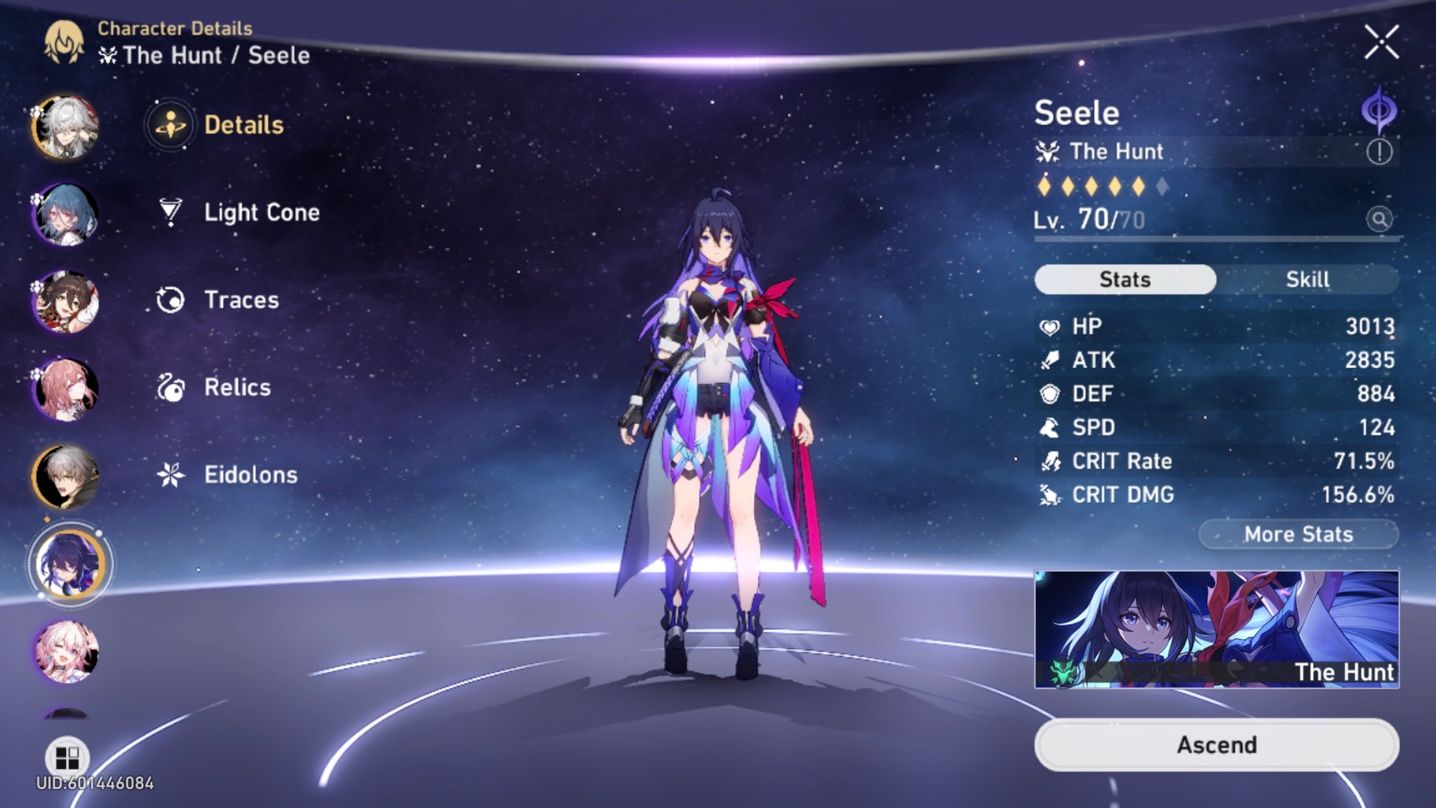The image size is (1436, 808).
Task: Switch to the Skill tab
Action: tap(1308, 280)
